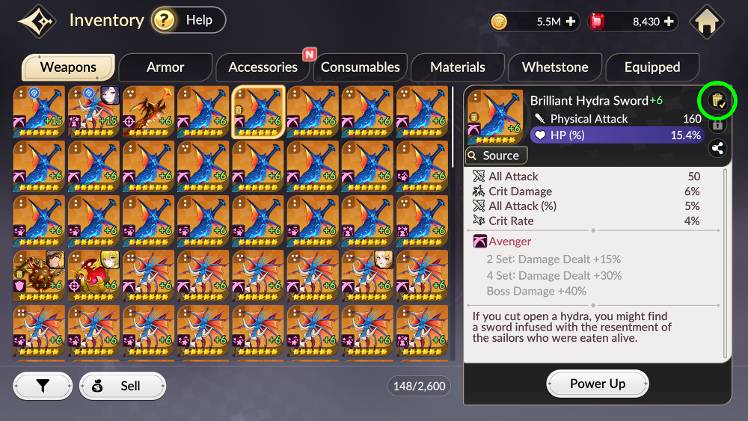This screenshot has height=421, width=748.
Task: Click the green-circled equip icon
Action: [x=717, y=101]
